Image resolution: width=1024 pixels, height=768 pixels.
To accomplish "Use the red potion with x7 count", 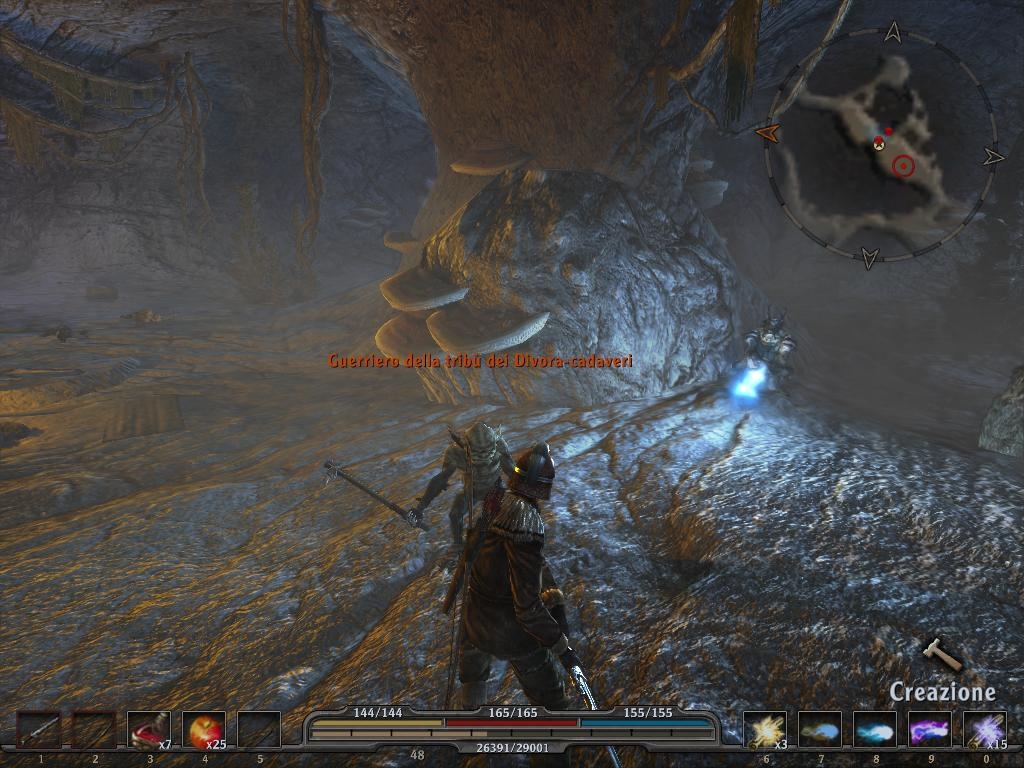I will pyautogui.click(x=149, y=730).
